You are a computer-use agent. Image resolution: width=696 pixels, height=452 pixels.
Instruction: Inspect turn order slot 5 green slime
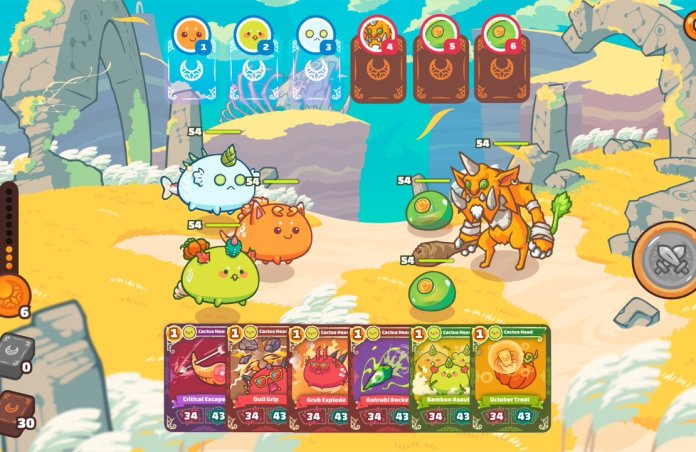(439, 35)
